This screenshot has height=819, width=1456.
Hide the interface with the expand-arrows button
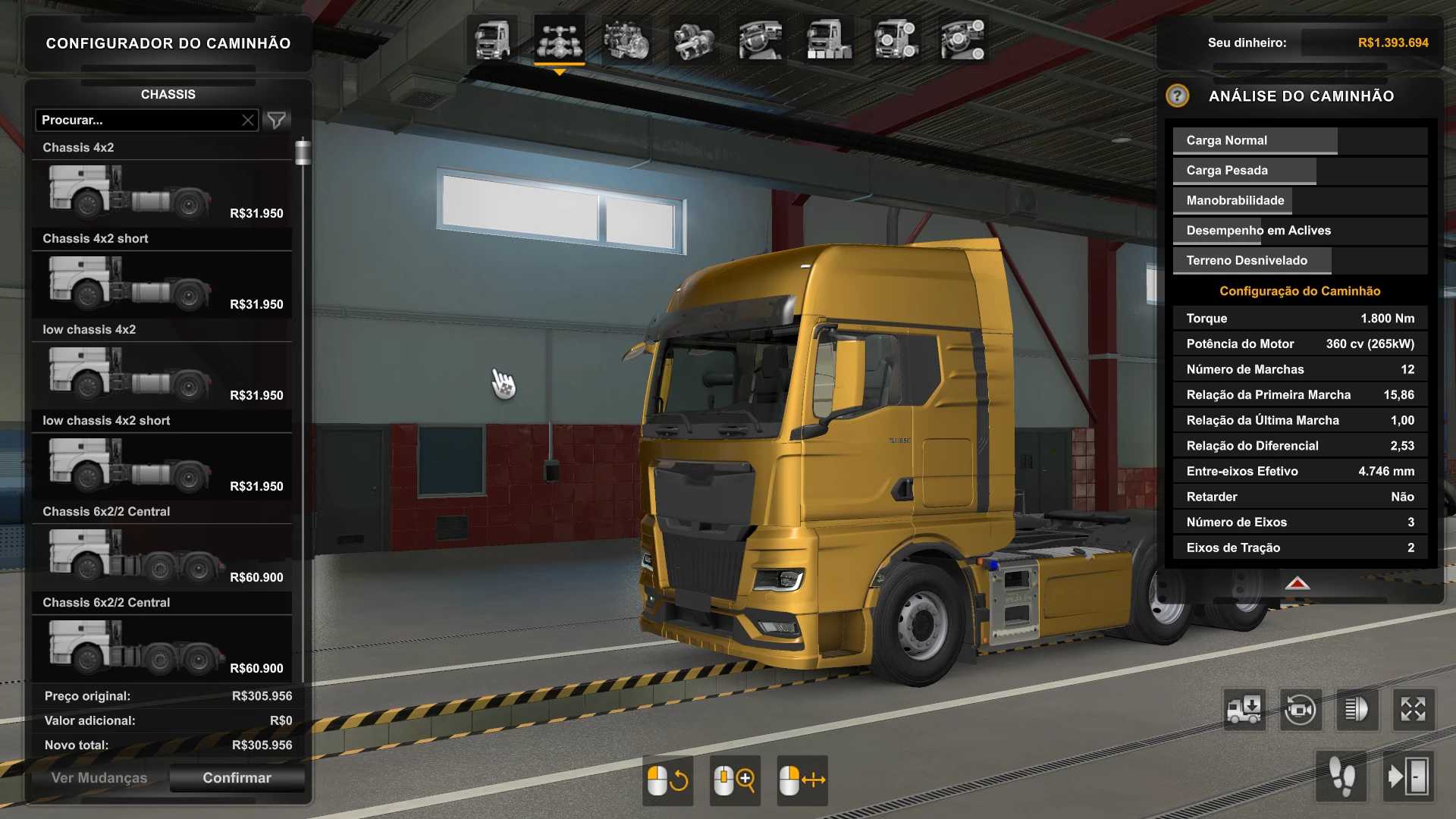click(1414, 710)
